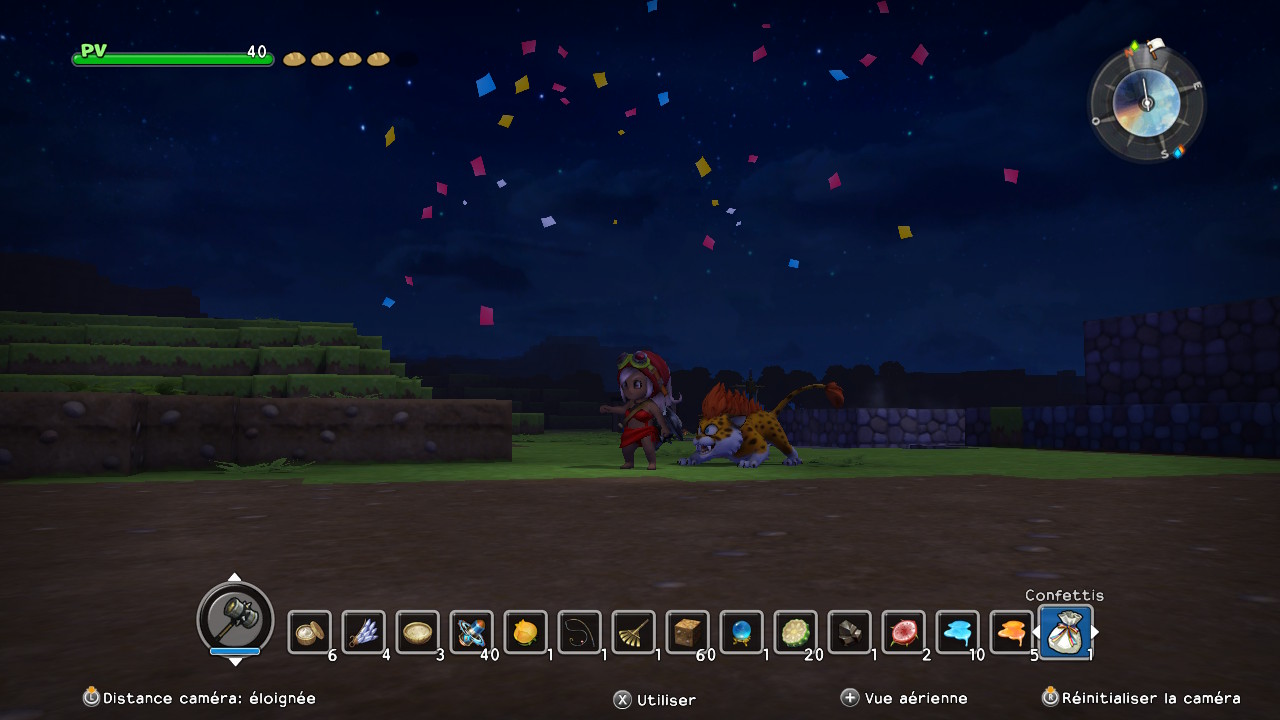
Task: Select the blue goo slot
Action: (958, 632)
